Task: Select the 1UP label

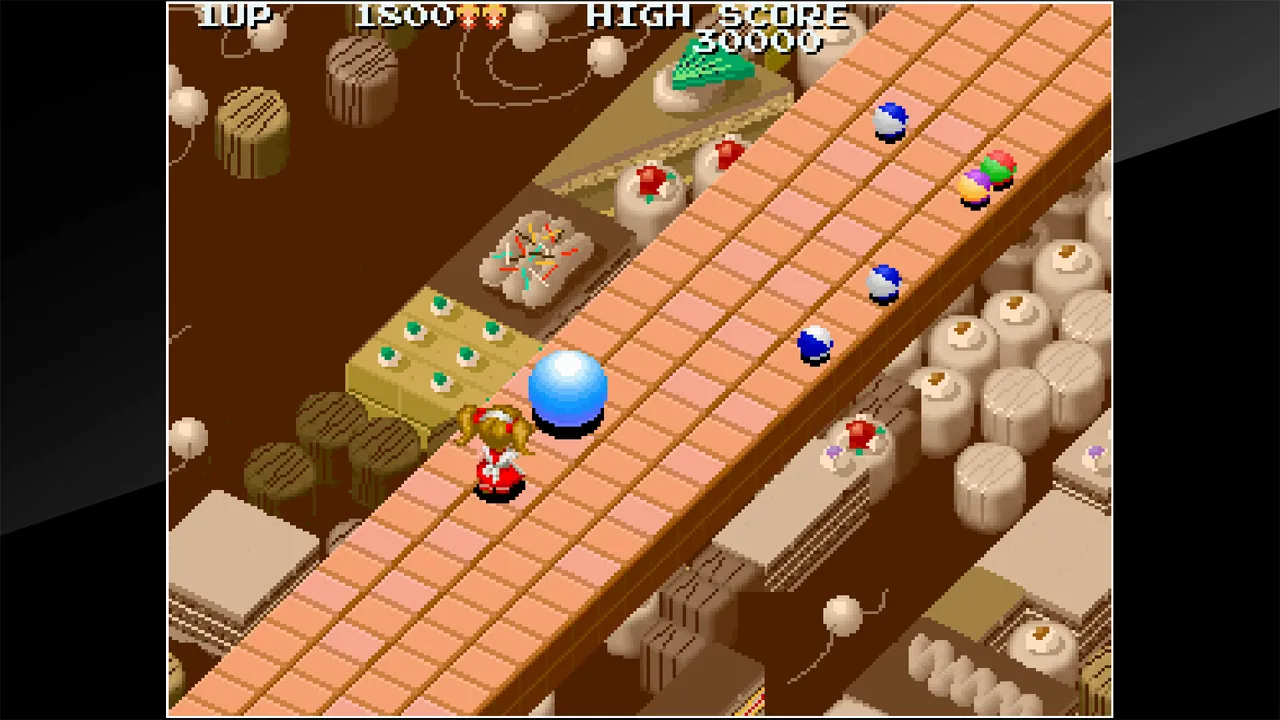Action: pyautogui.click(x=232, y=16)
